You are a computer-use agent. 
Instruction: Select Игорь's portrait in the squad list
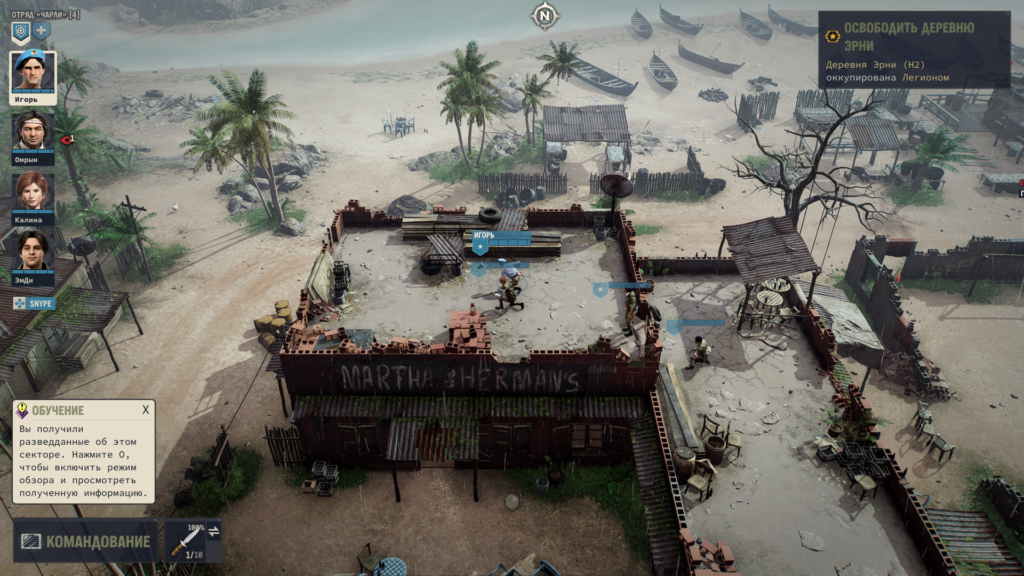tap(33, 72)
